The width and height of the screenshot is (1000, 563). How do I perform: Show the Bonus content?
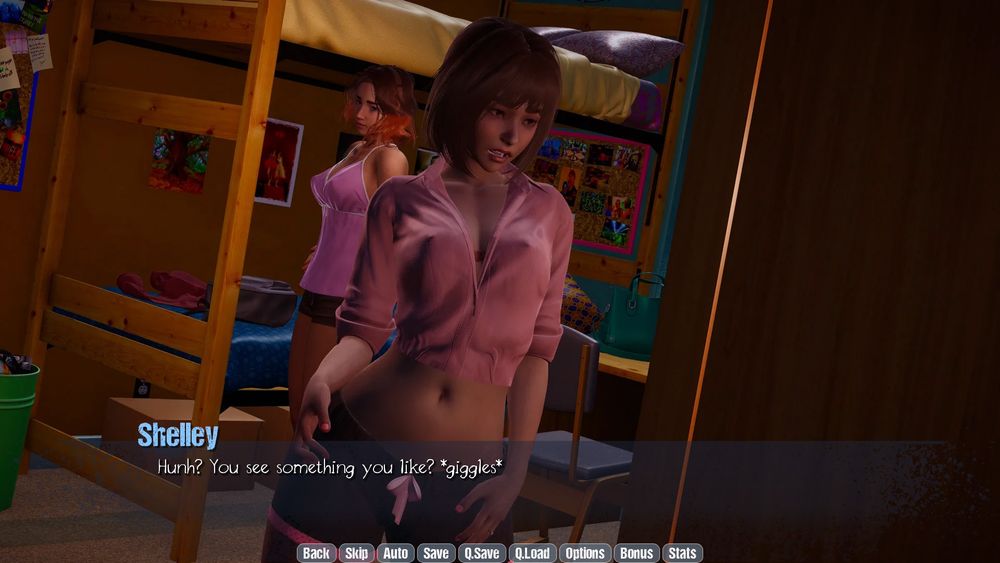[636, 553]
